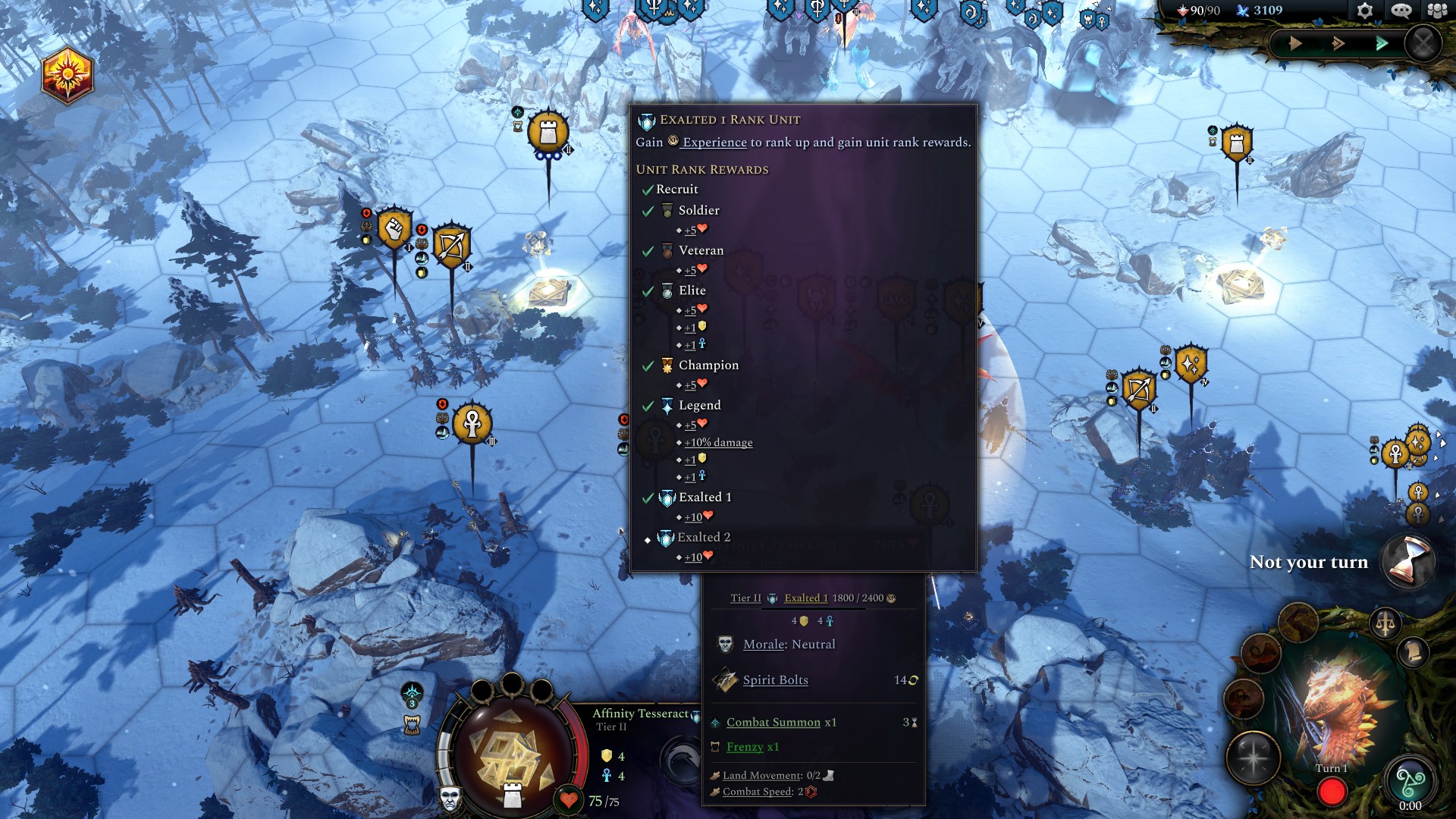
Task: Click the sun emblem faction badge
Action: pos(67,76)
